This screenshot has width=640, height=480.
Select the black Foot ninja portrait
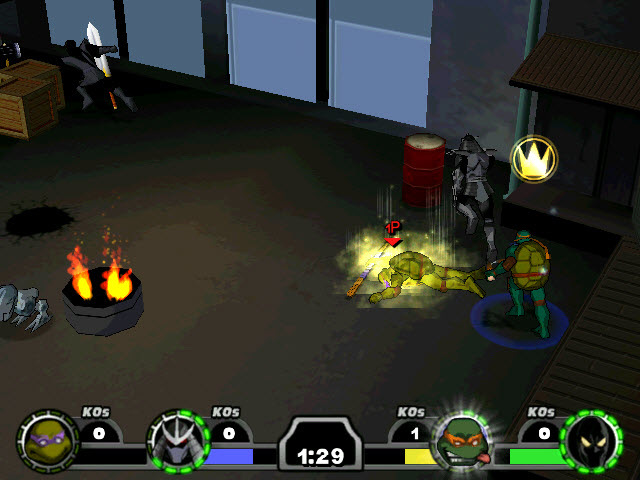591,440
